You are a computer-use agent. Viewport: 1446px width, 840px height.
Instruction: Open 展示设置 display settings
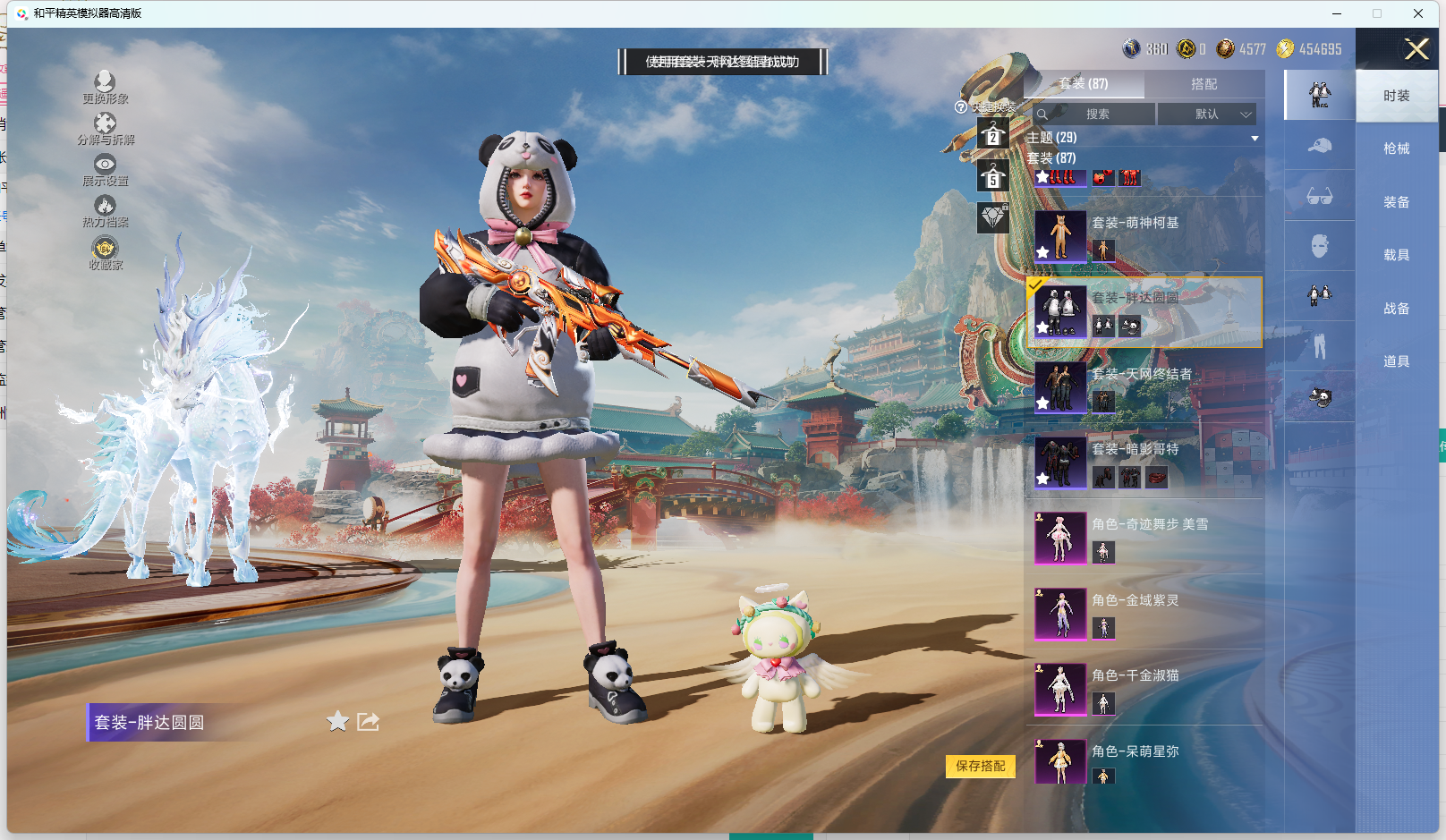[x=105, y=169]
